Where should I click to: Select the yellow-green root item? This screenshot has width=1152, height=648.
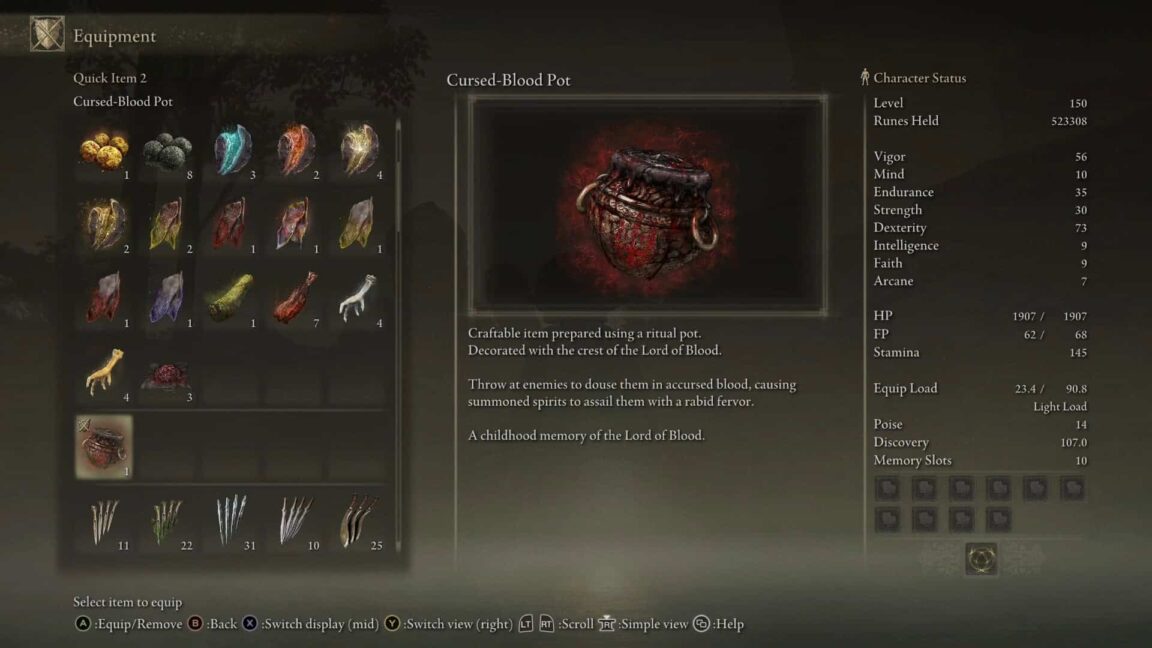point(231,299)
